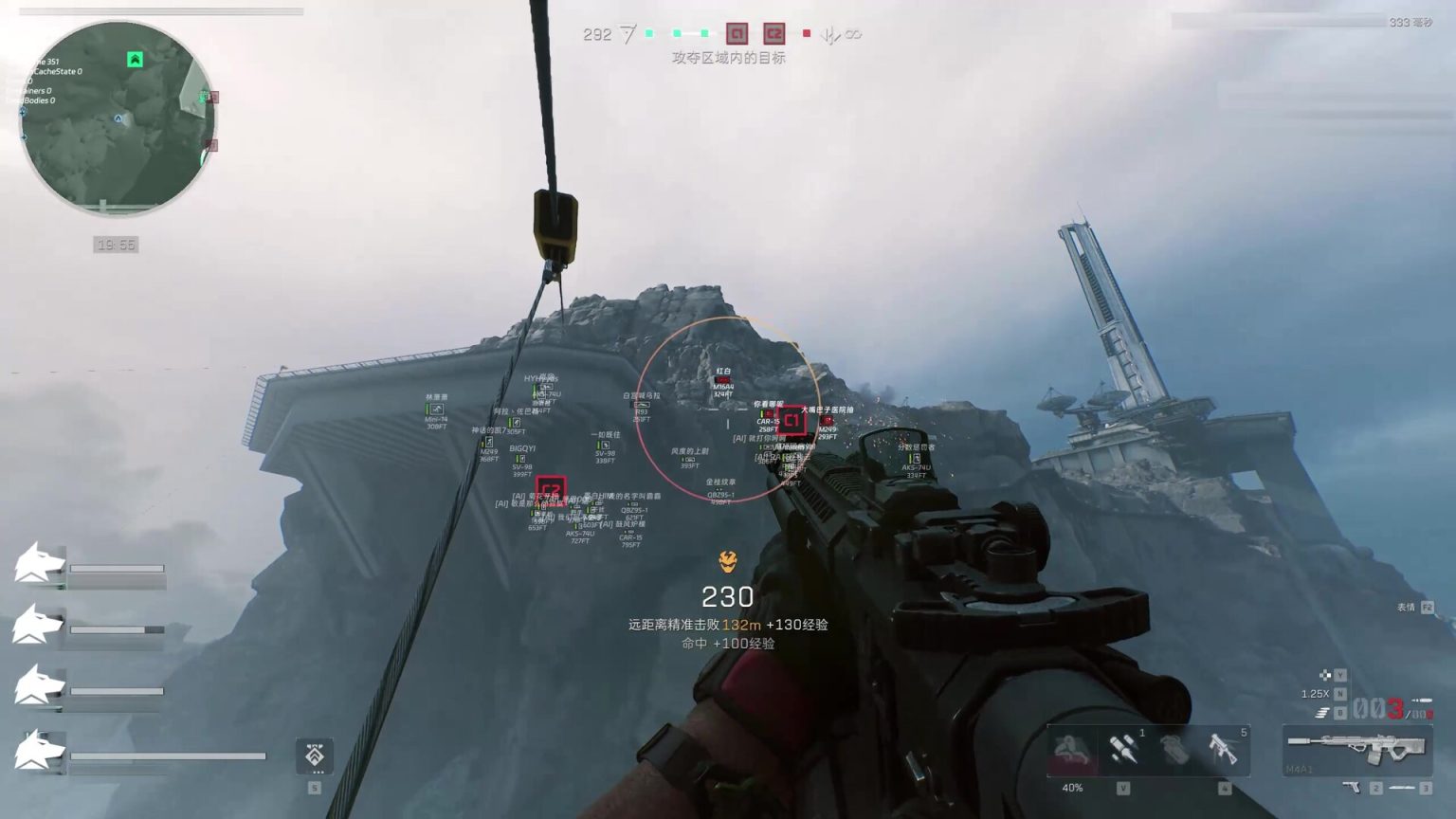The image size is (1456, 819).
Task: Toggle the C2 objective marker
Action: click(774, 34)
